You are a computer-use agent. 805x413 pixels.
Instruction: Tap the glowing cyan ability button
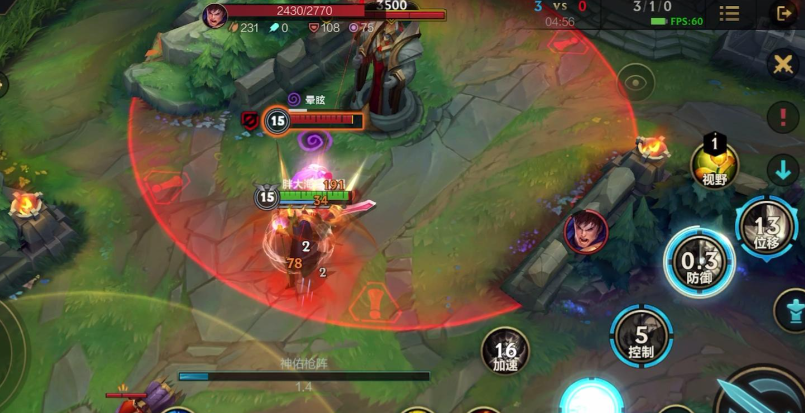[x=592, y=399]
